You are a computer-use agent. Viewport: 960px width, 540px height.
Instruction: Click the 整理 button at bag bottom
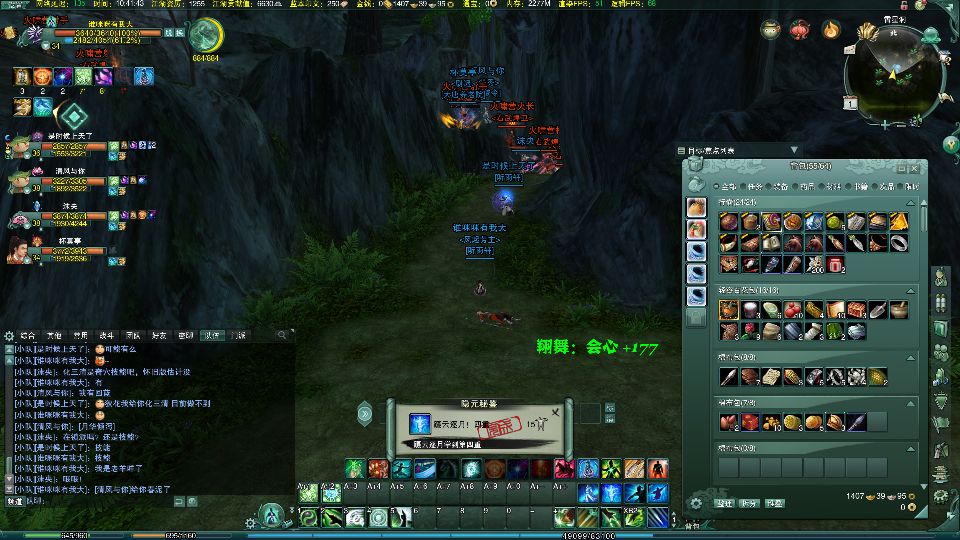coord(724,504)
